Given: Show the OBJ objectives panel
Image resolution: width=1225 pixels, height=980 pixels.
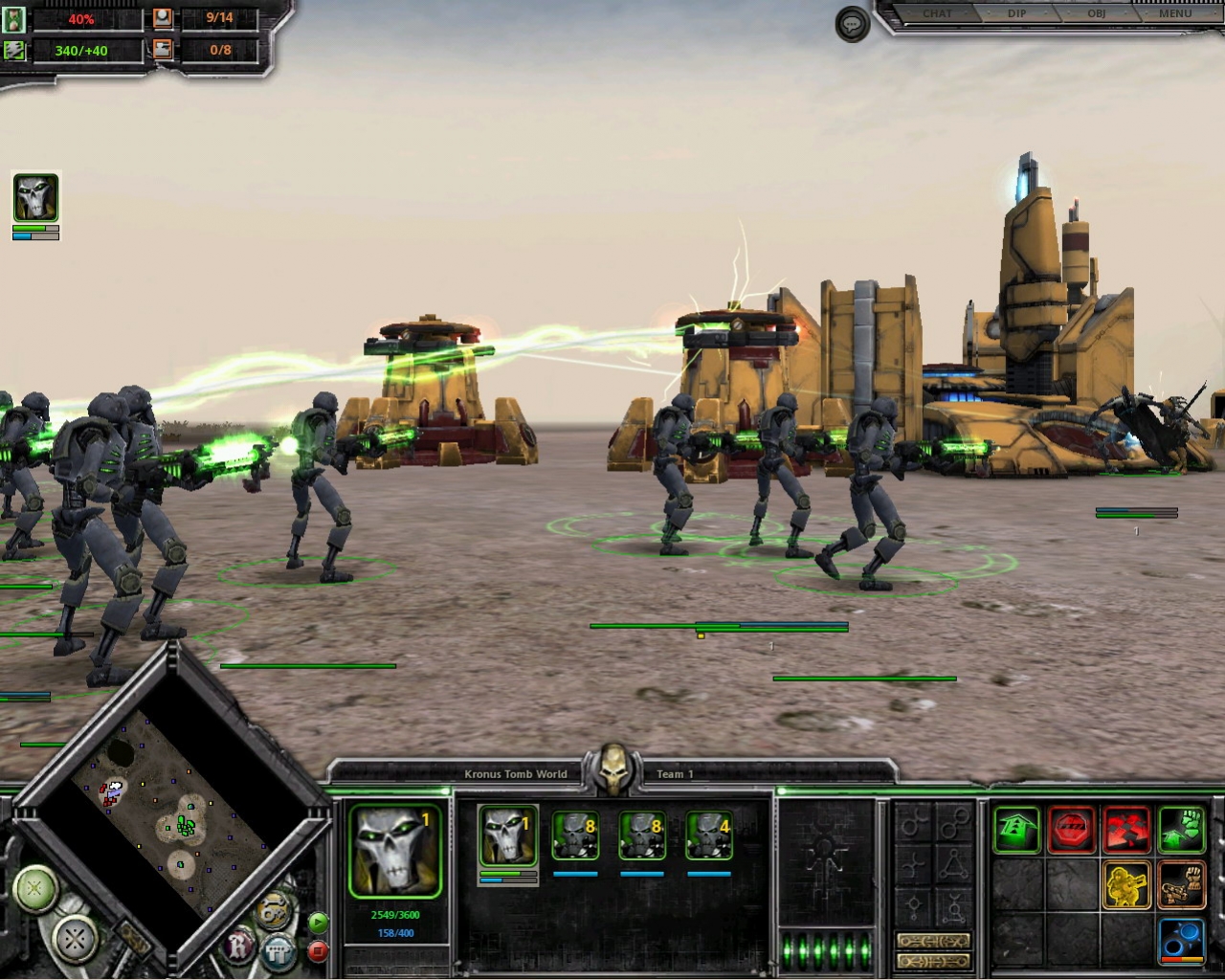Looking at the screenshot, I should [1096, 13].
